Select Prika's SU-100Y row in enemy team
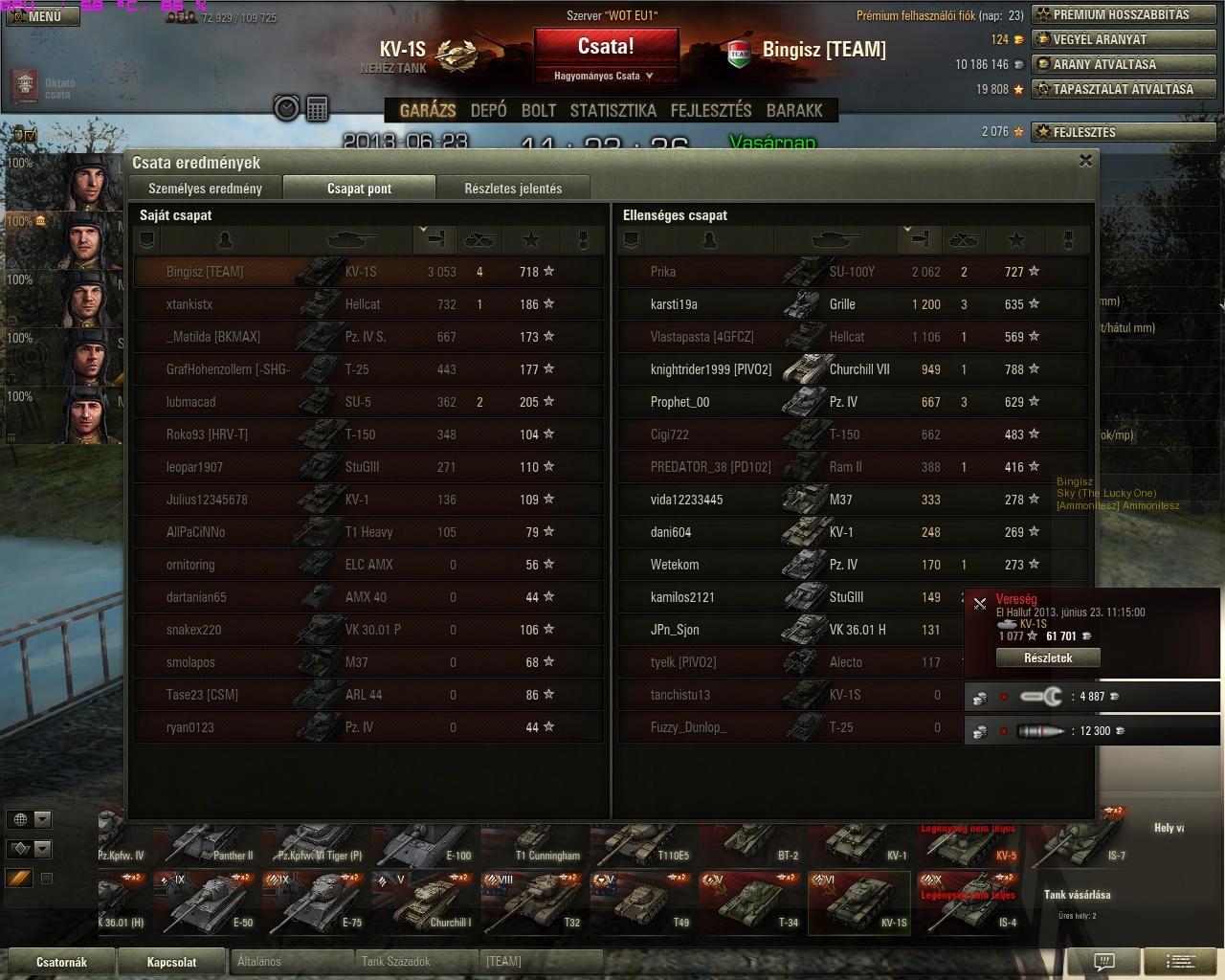Screen dimensions: 1225x980 tap(852, 272)
